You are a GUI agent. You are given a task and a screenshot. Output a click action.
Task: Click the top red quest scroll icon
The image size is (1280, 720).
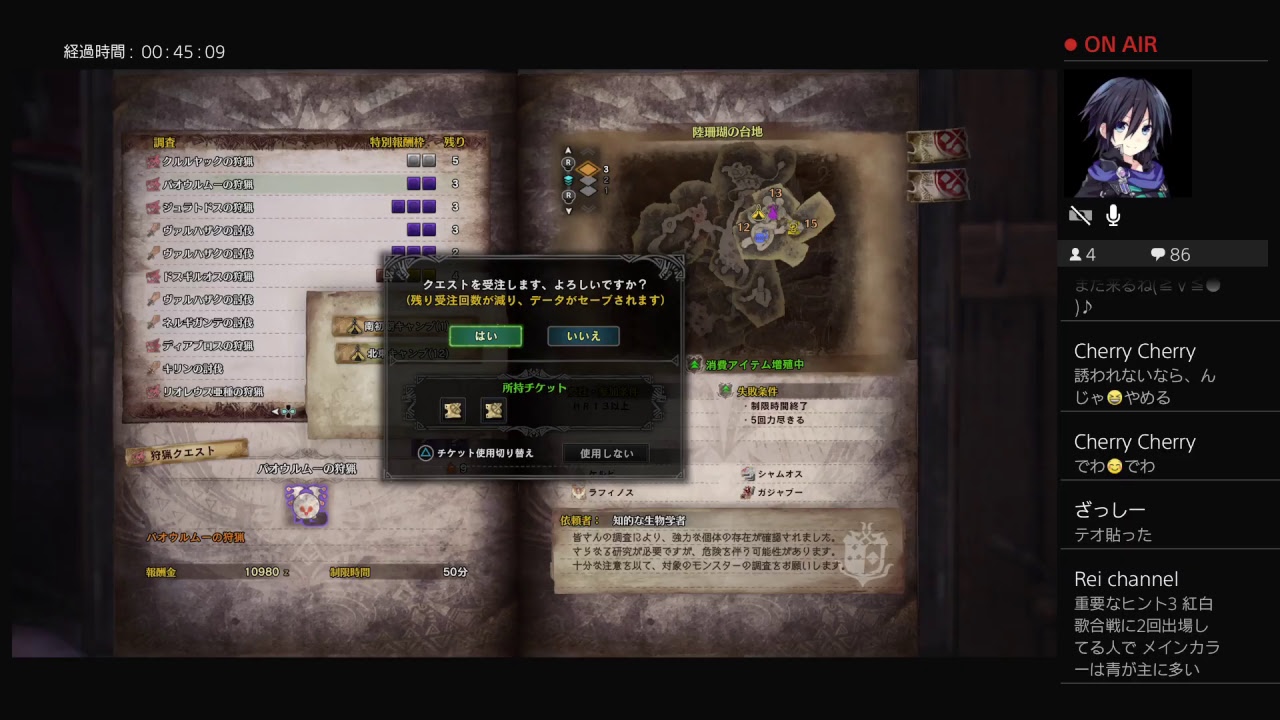pos(938,146)
